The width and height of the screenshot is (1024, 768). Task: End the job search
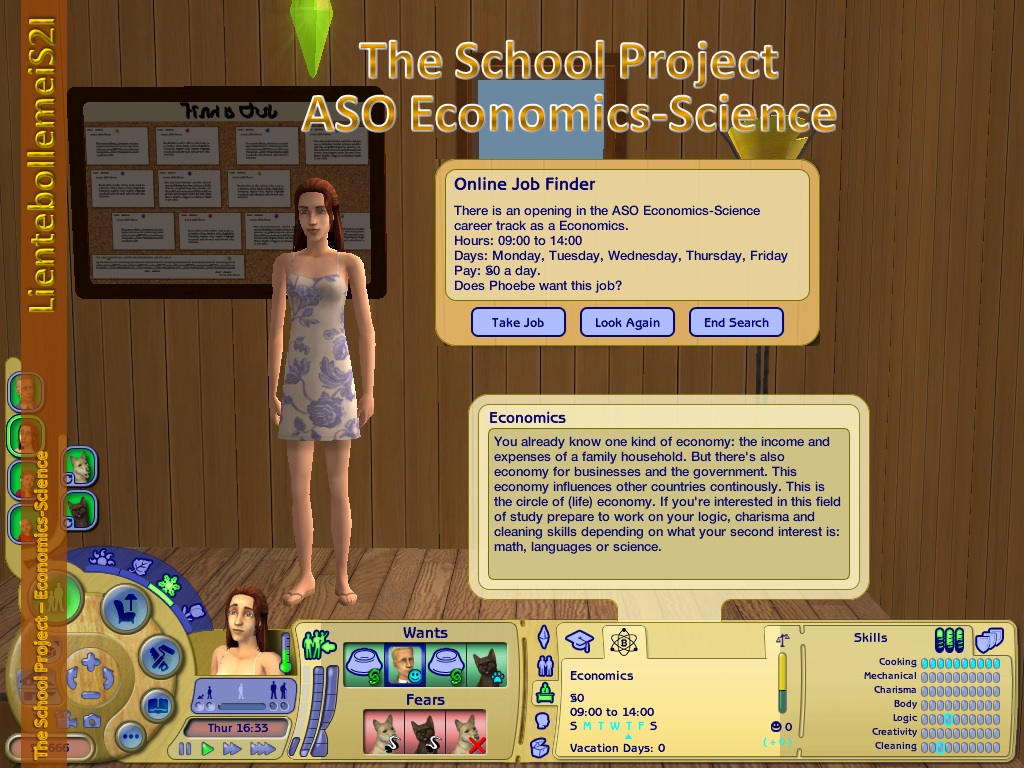pos(736,322)
